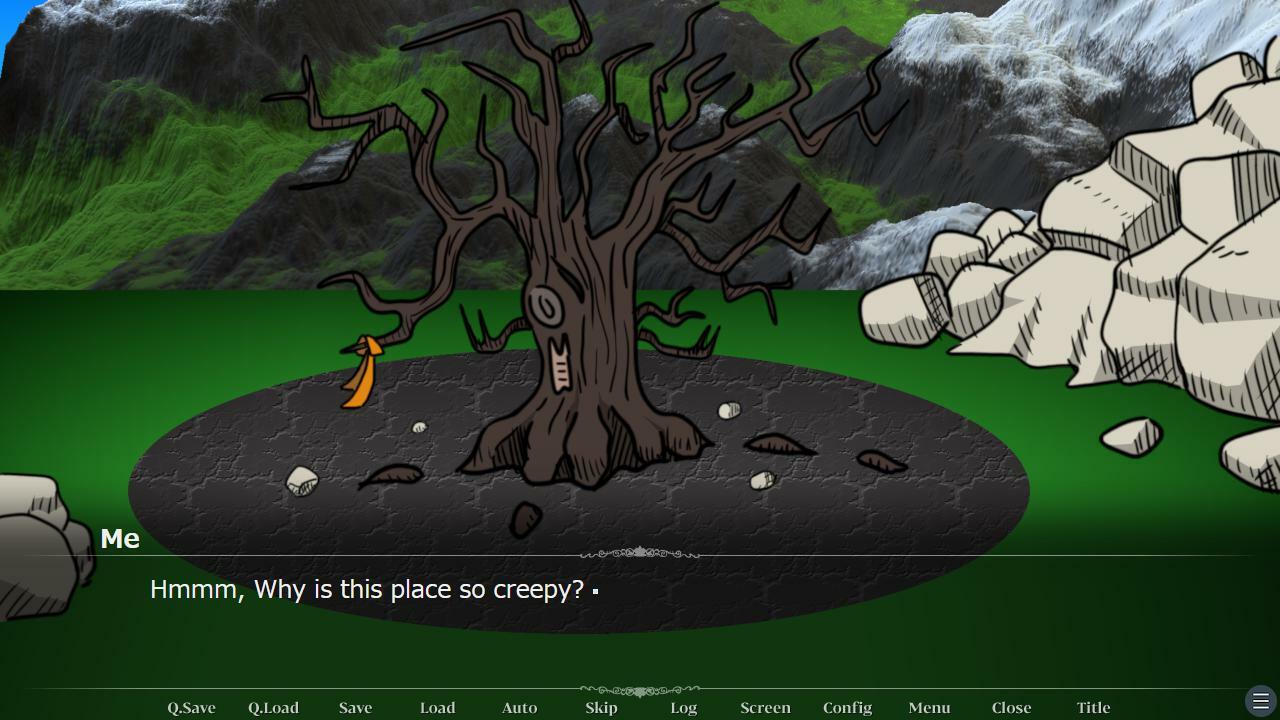Open the Load screen
Screen dimensions: 1280x720
(437, 707)
